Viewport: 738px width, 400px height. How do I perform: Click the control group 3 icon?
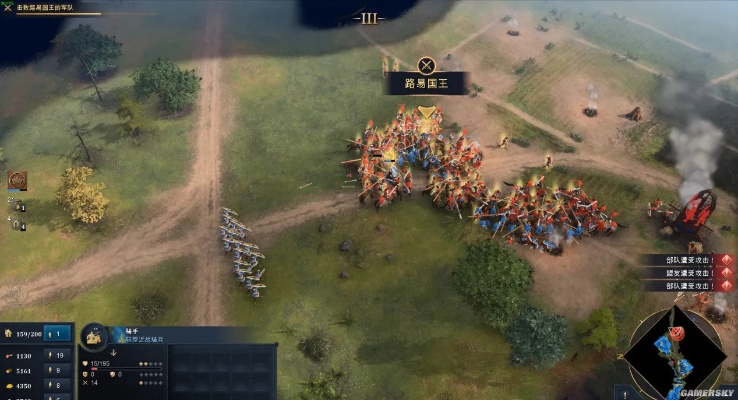click(x=17, y=207)
